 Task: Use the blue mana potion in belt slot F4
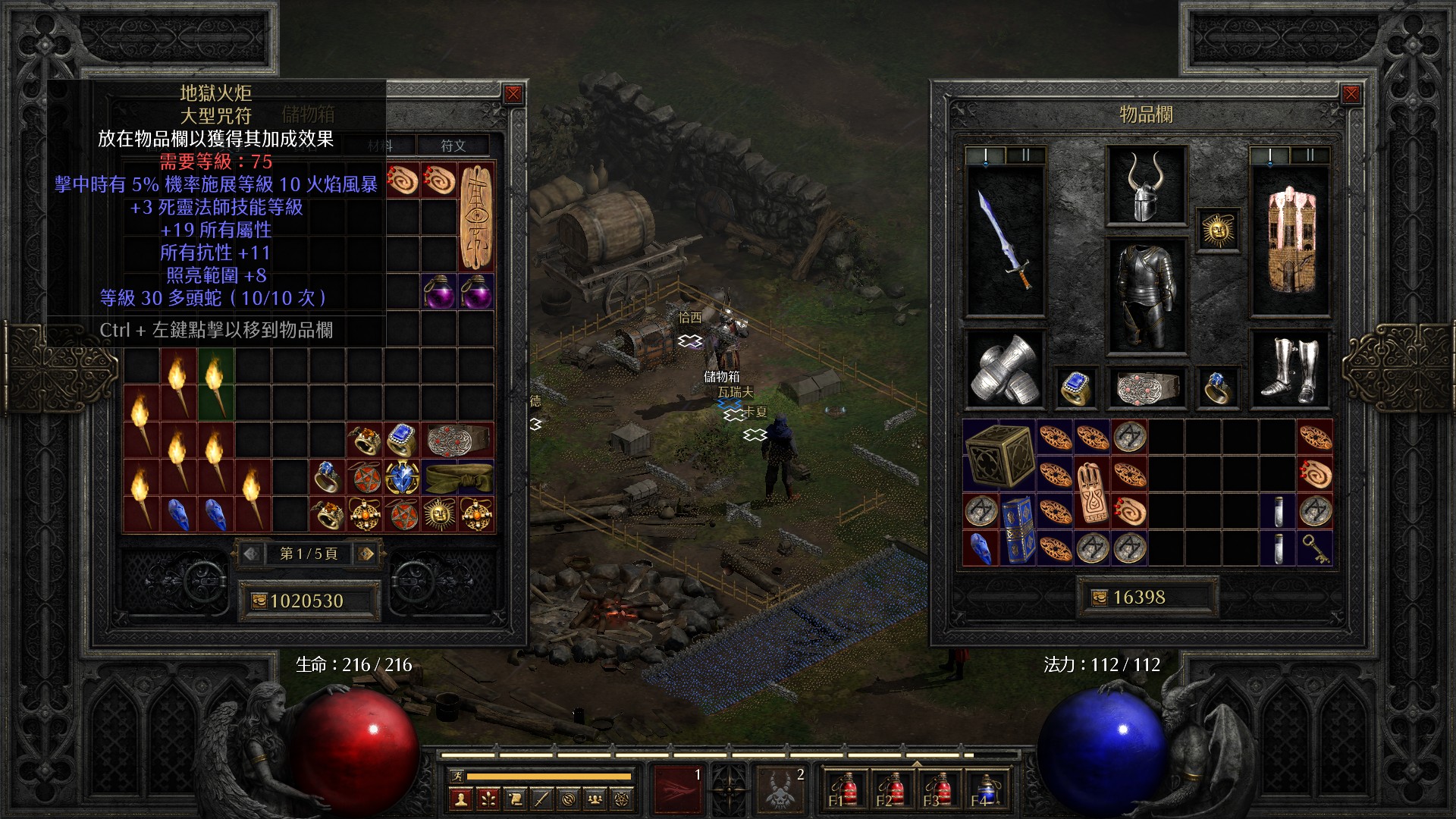(984, 790)
